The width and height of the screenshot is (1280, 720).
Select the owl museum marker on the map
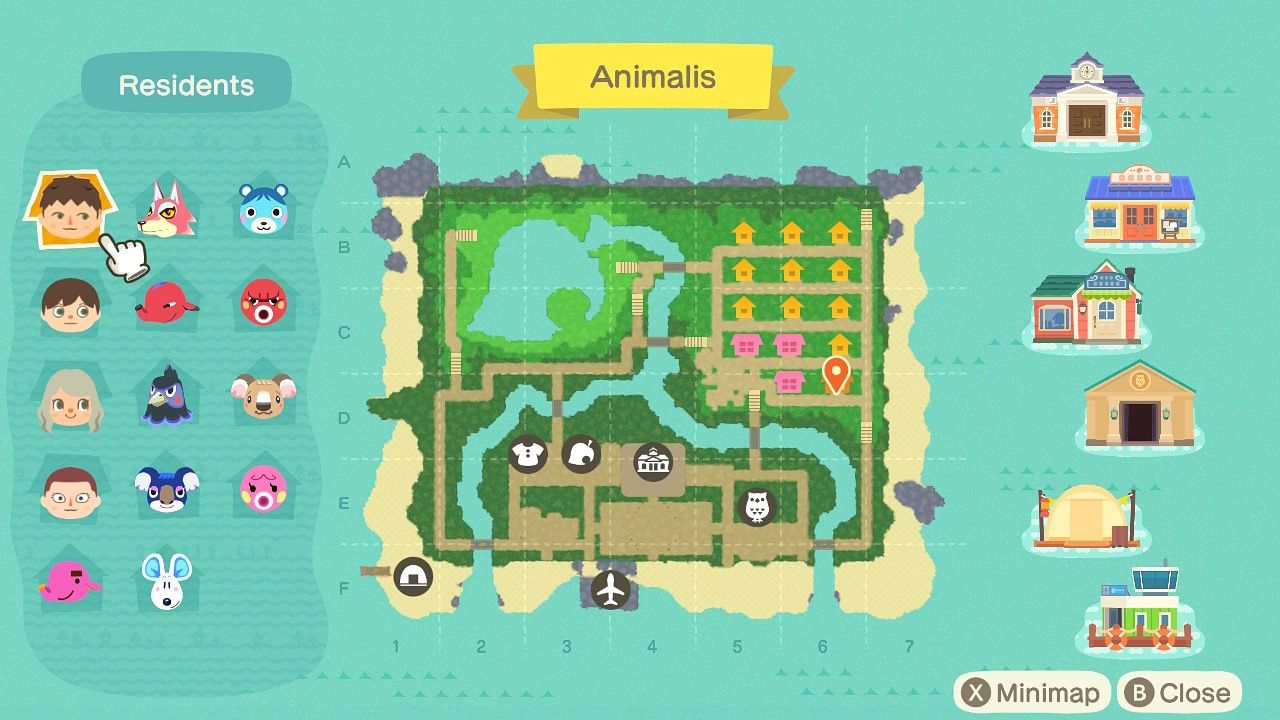(756, 506)
